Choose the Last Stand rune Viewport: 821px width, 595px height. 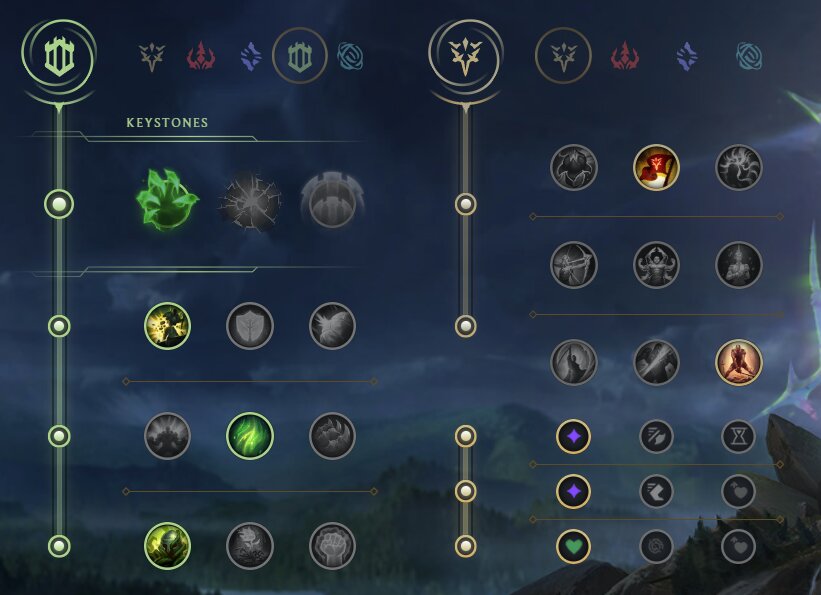pyautogui.click(x=739, y=363)
